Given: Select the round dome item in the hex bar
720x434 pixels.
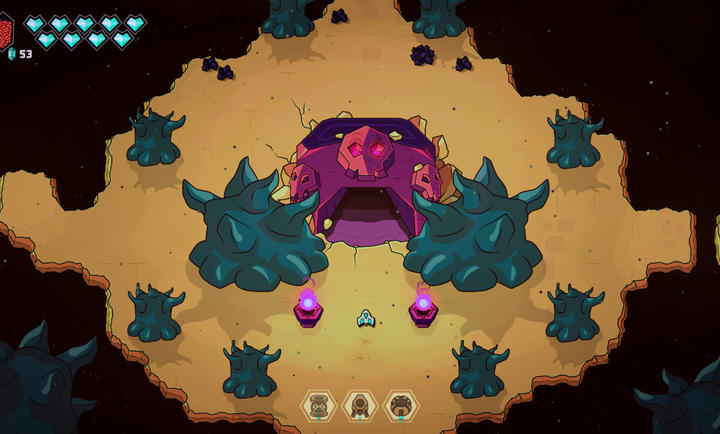Looking at the screenshot, I should pyautogui.click(x=401, y=405).
